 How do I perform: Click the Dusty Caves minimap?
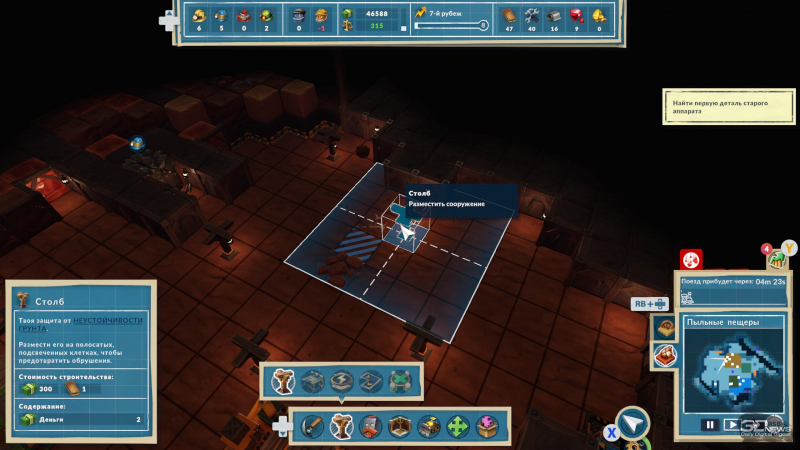733,371
